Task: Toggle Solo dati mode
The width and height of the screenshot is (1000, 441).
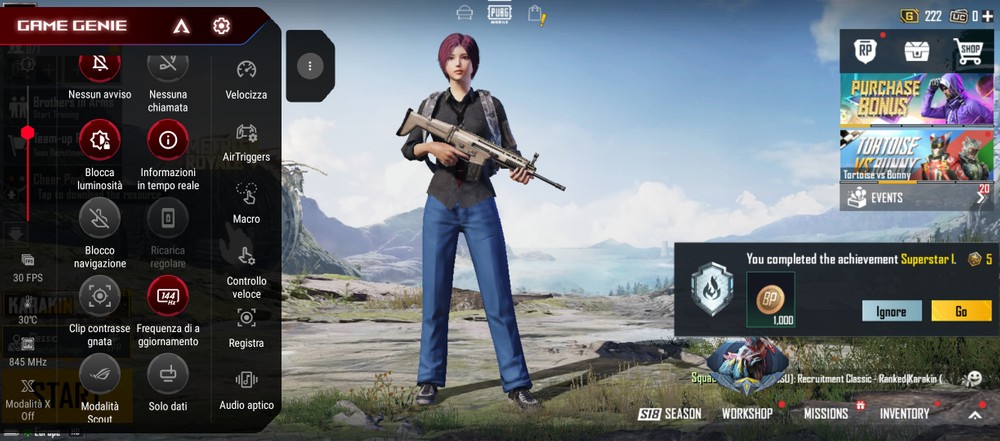Action: point(168,375)
